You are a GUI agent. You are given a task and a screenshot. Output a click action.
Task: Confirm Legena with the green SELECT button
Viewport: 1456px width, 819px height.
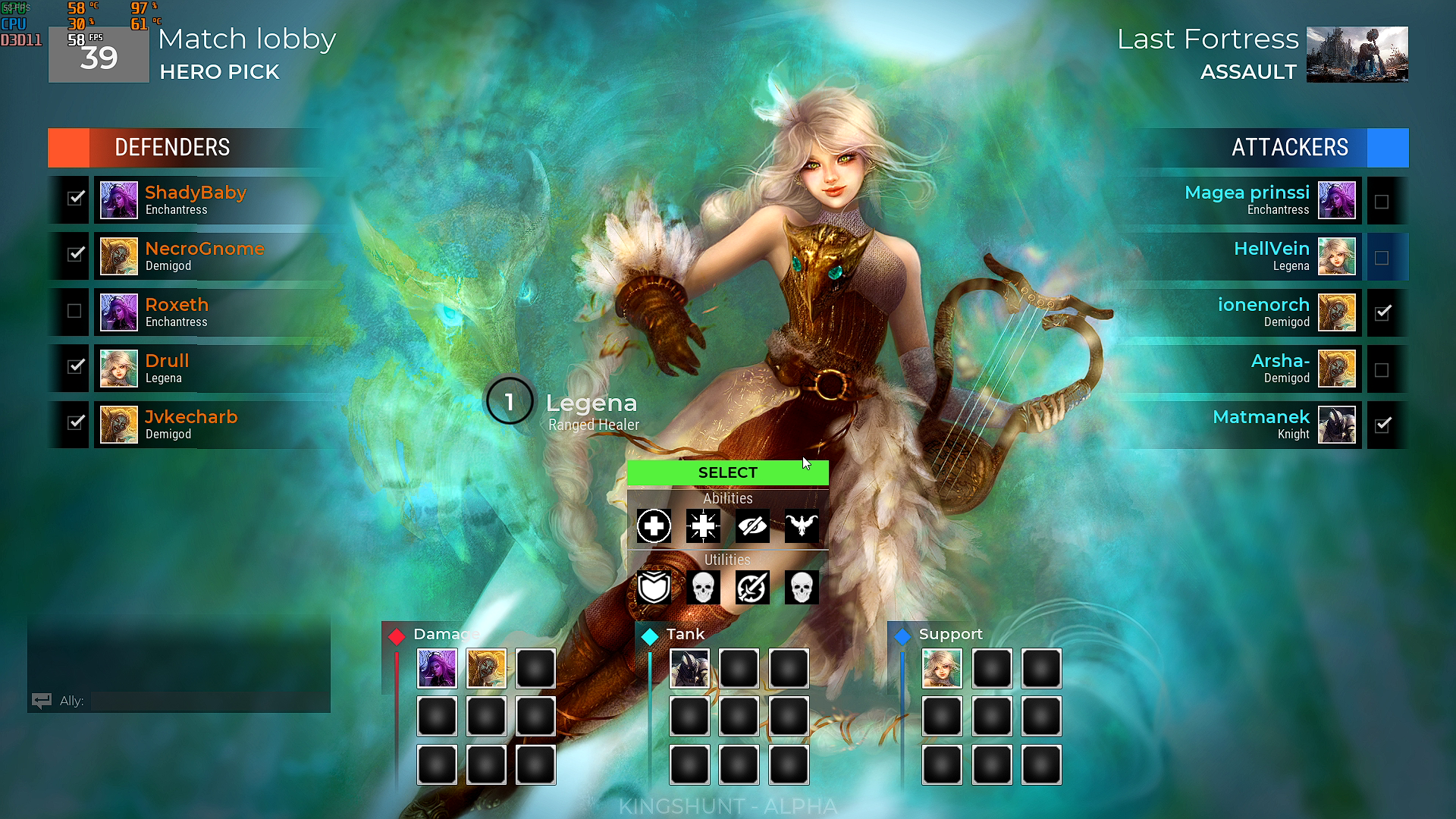point(727,472)
